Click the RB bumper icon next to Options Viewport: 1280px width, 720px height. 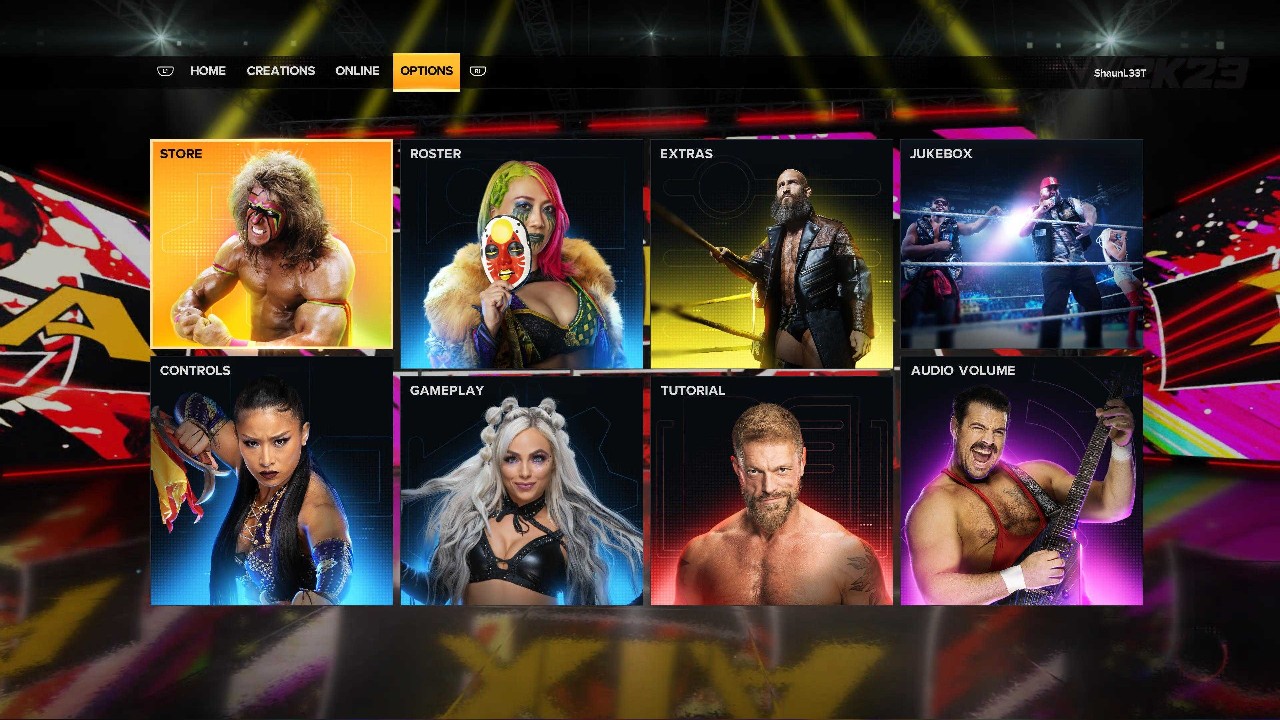(477, 71)
